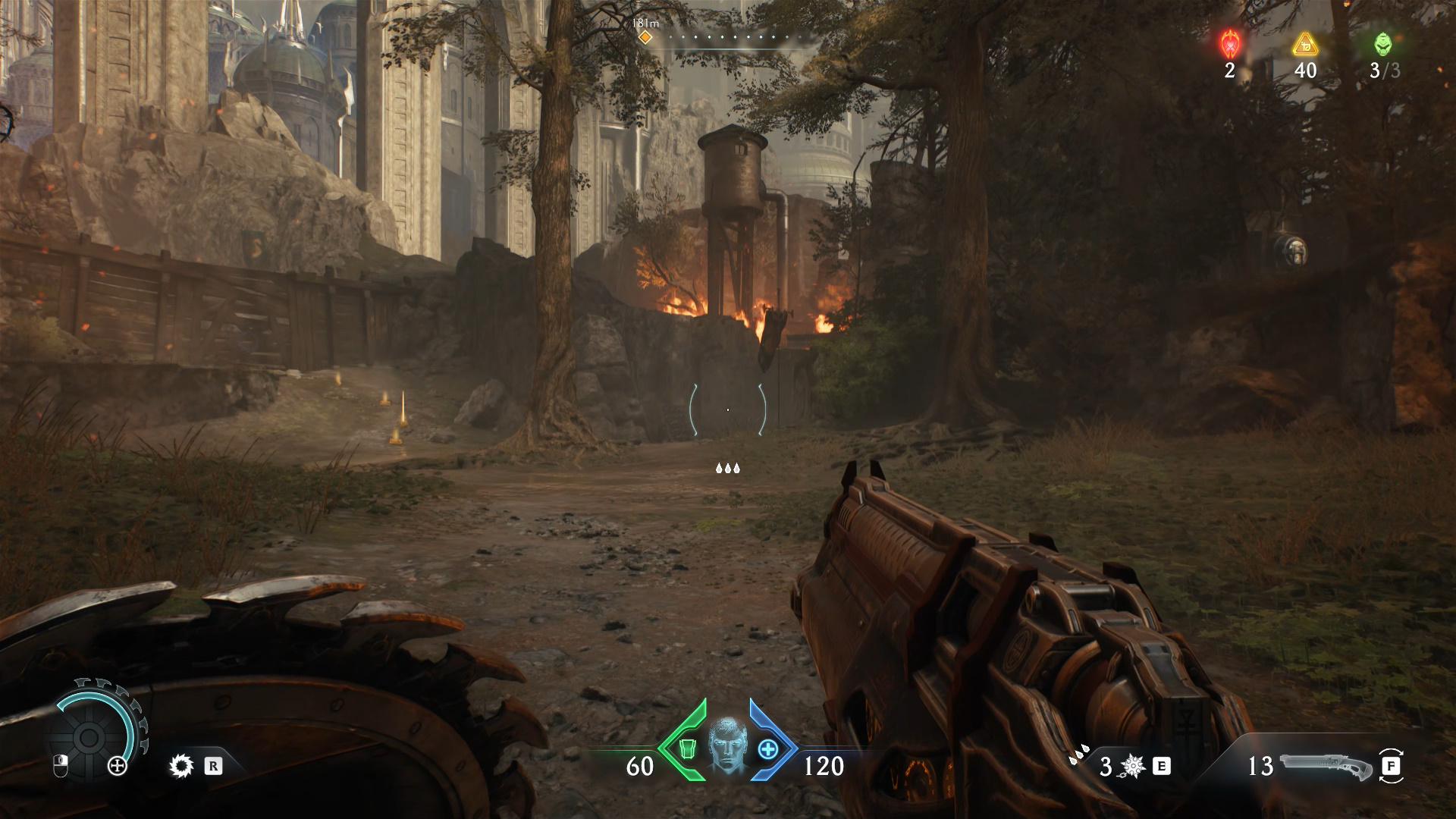Image resolution: width=1456 pixels, height=819 pixels.
Task: Select the orange diamond objective marker
Action: click(x=645, y=36)
